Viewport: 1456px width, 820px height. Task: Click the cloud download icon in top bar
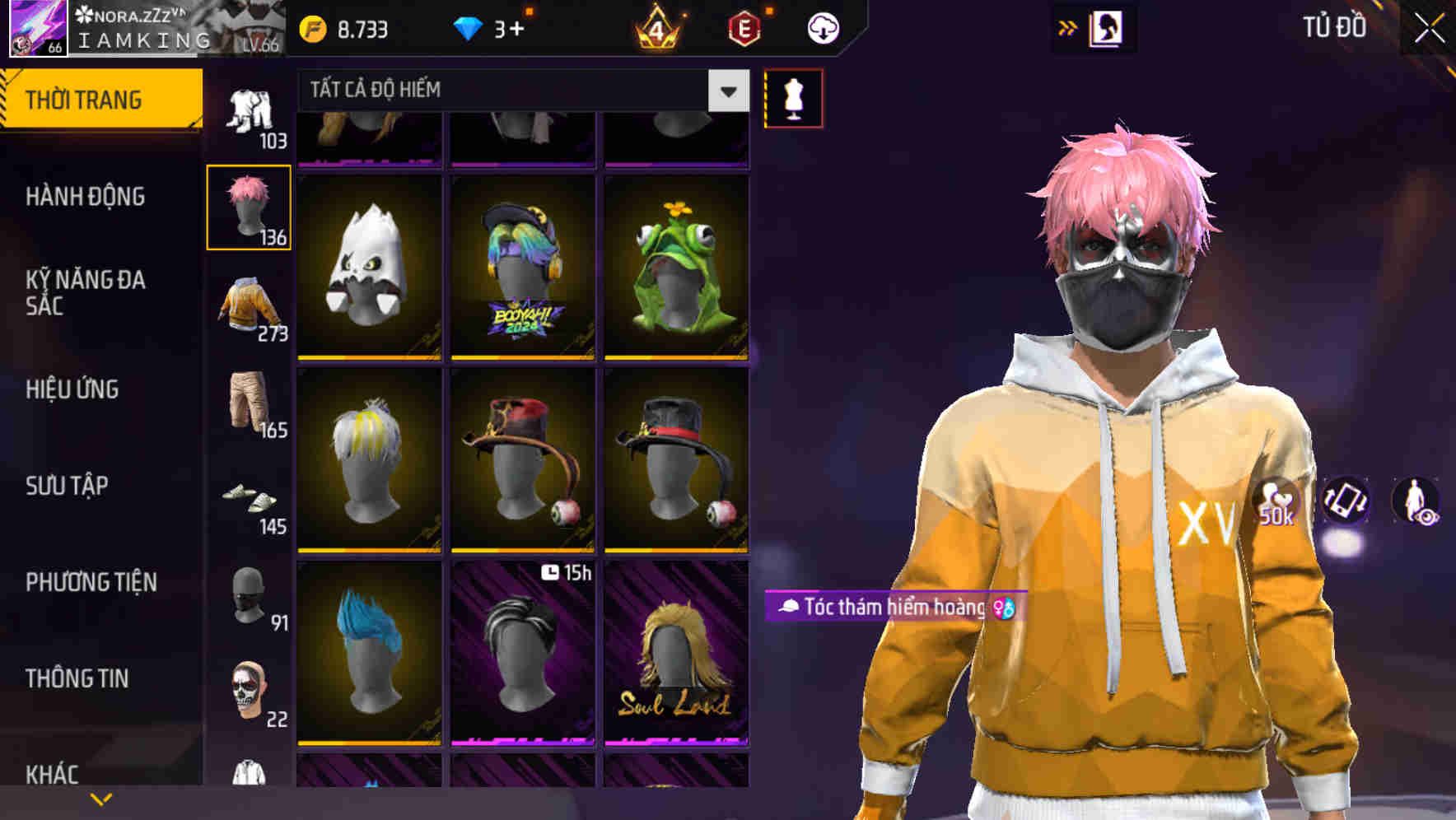pos(821,26)
